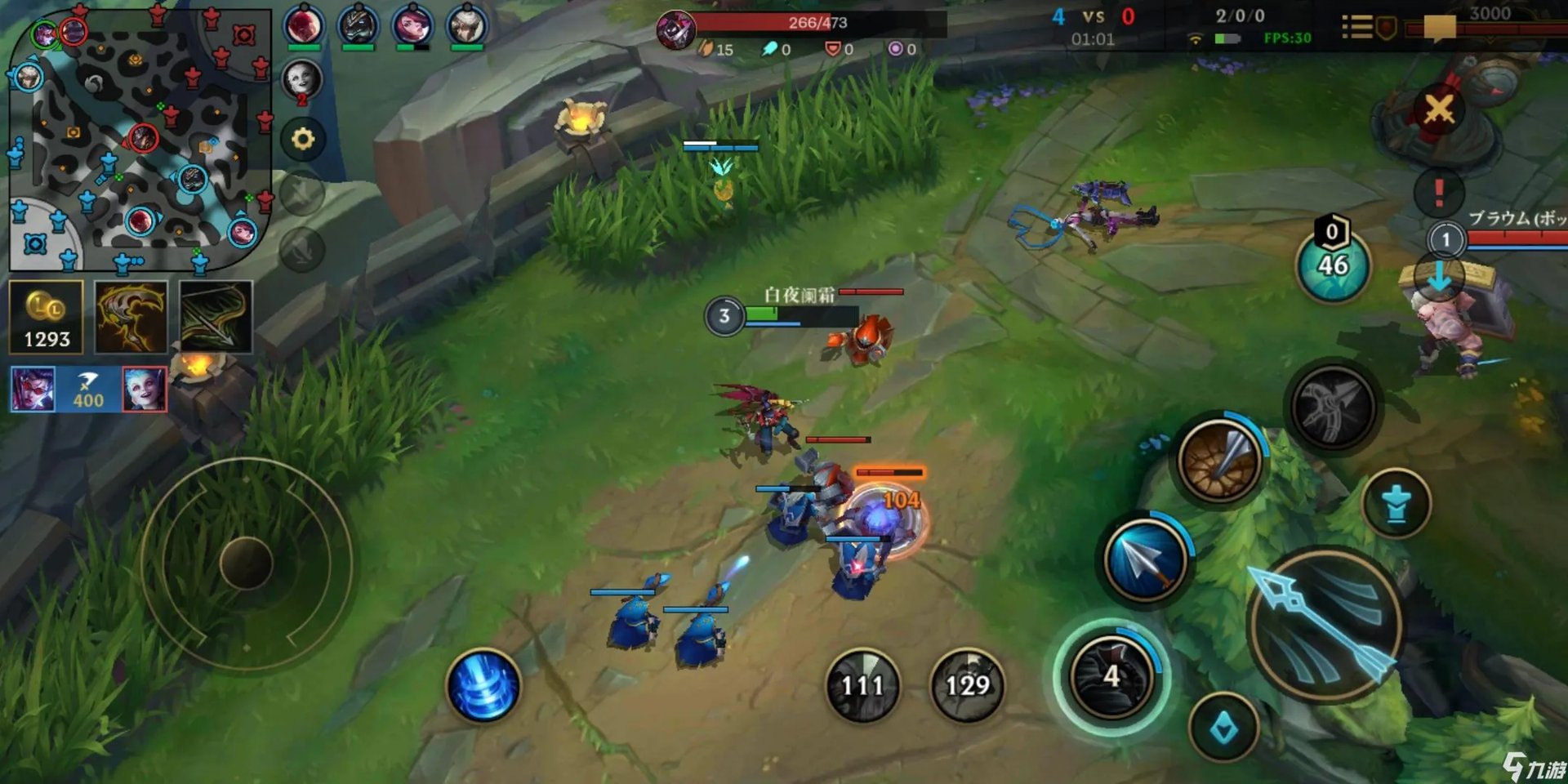The width and height of the screenshot is (1568, 784).
Task: Tap the small diamond button beside attack
Action: [x=1223, y=727]
